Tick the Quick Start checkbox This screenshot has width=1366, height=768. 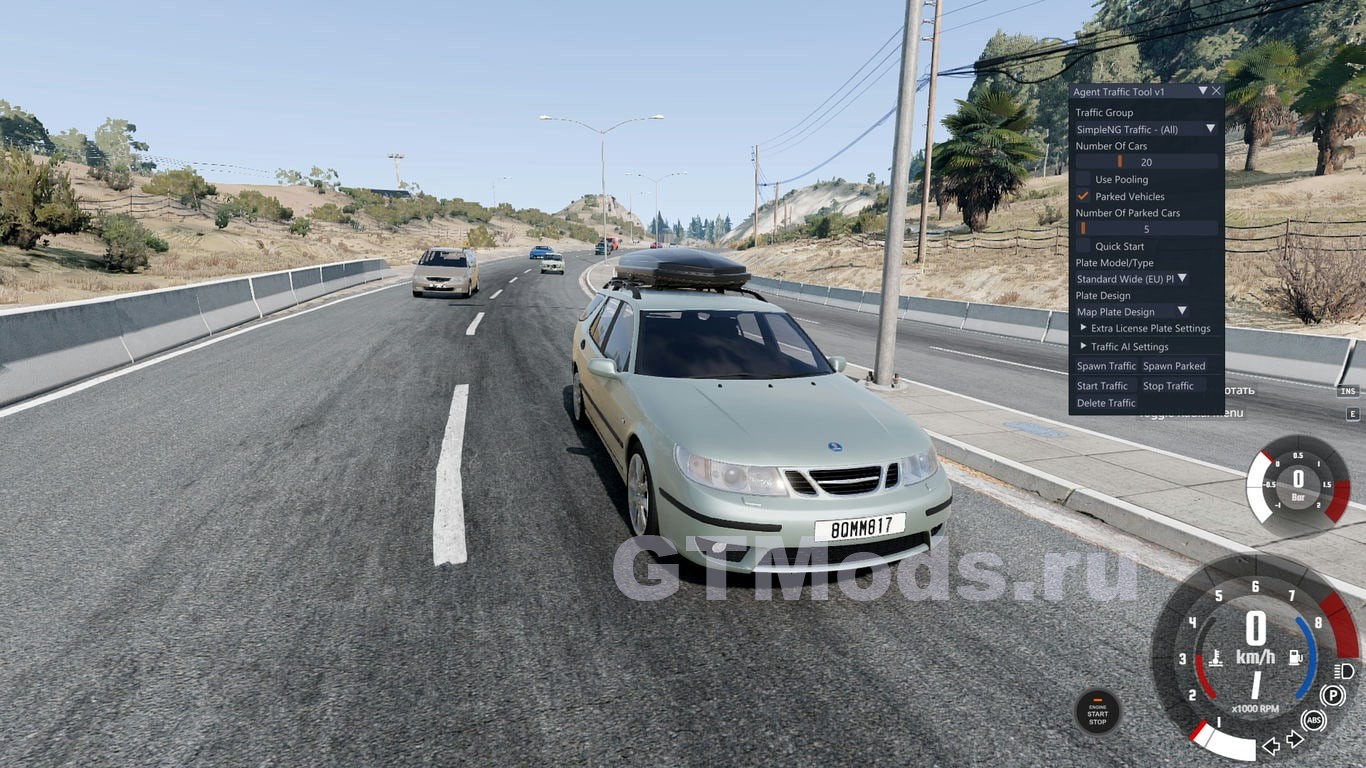[x=1083, y=246]
